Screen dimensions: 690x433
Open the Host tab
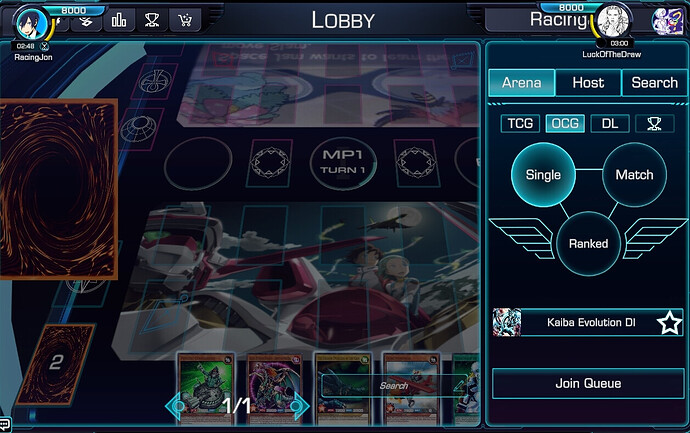coord(588,83)
